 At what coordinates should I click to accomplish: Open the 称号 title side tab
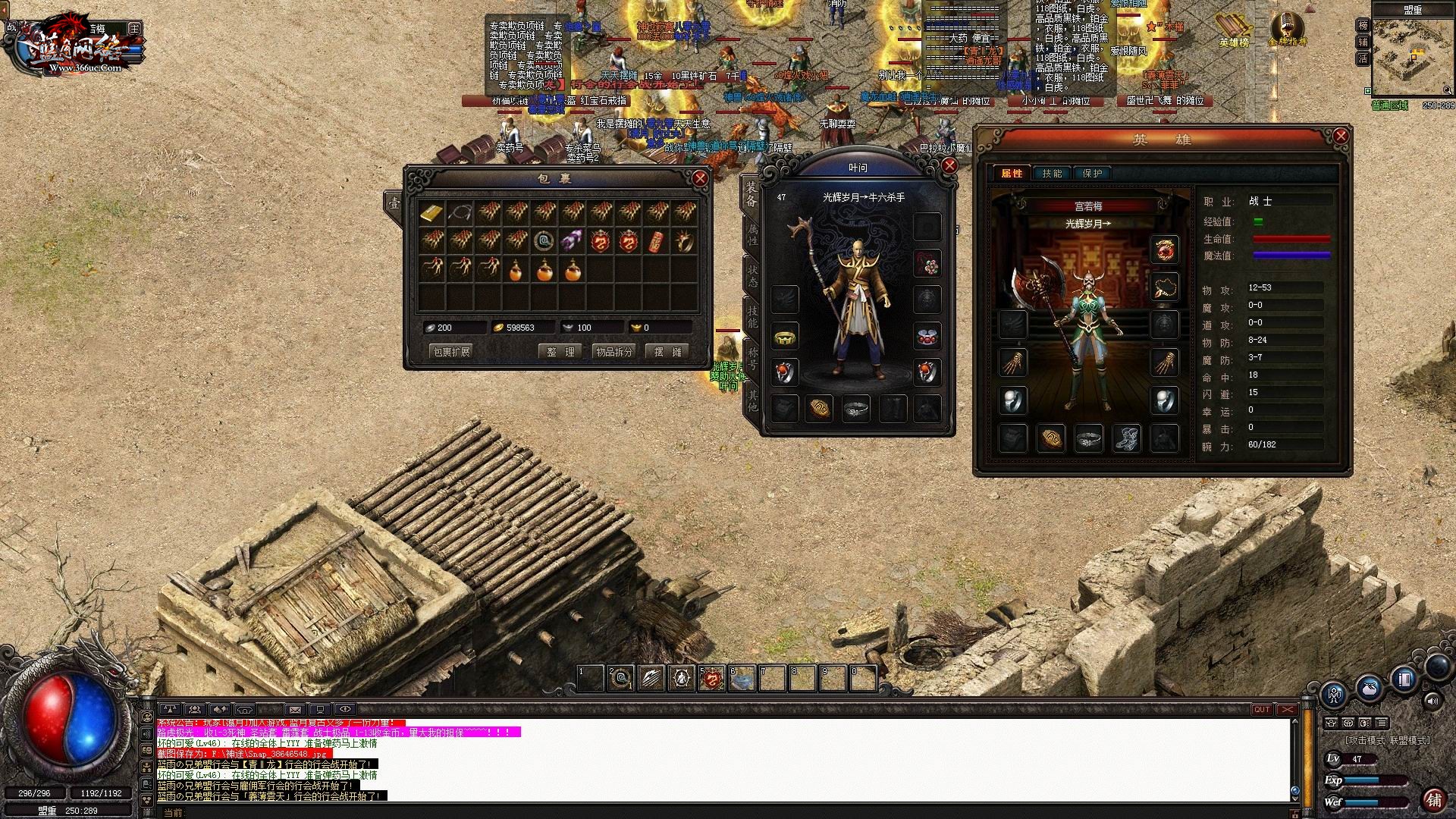[752, 358]
